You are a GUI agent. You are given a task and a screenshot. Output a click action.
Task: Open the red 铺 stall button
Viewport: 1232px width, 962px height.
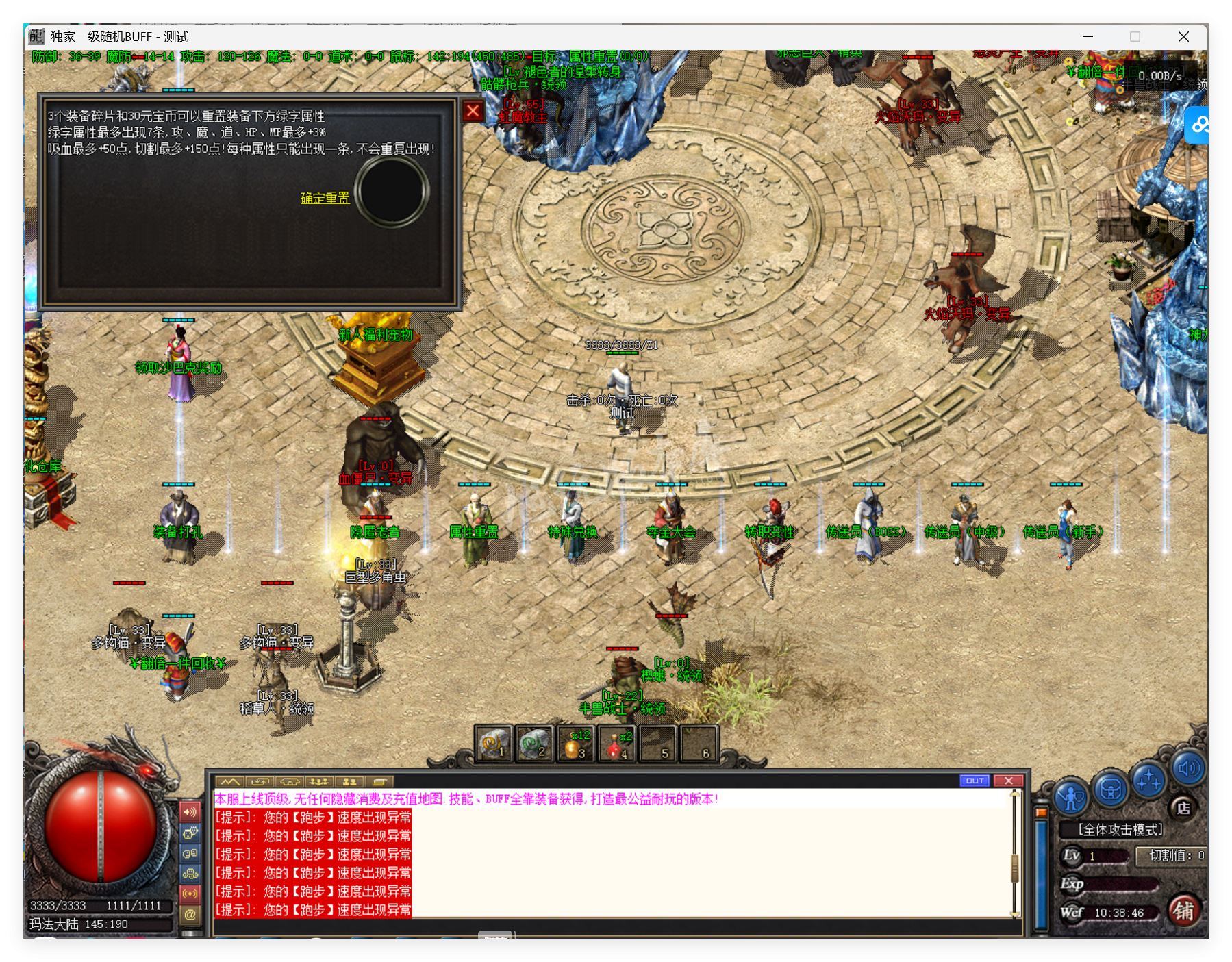pyautogui.click(x=1184, y=911)
